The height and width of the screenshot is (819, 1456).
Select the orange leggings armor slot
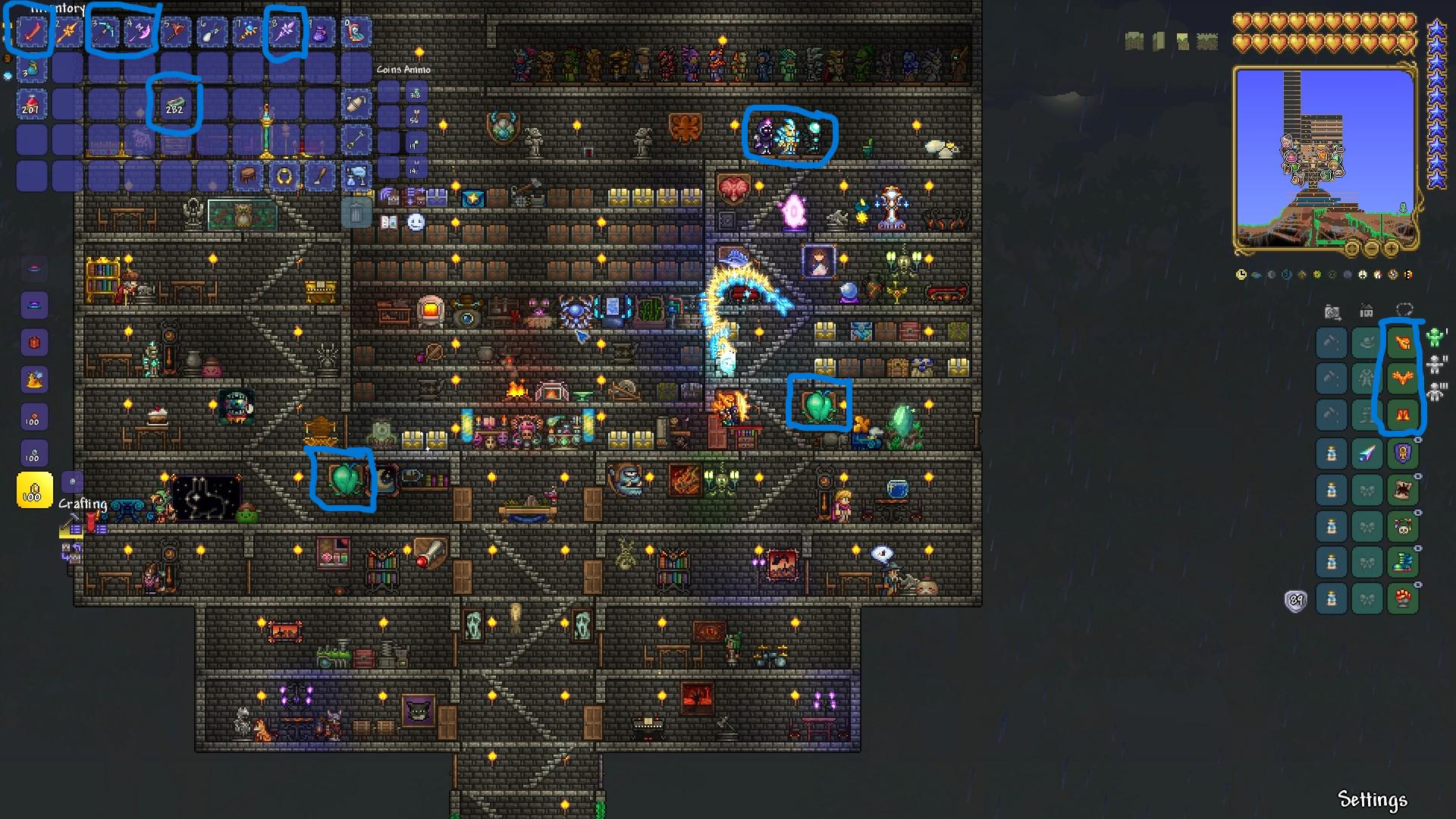[x=1402, y=415]
